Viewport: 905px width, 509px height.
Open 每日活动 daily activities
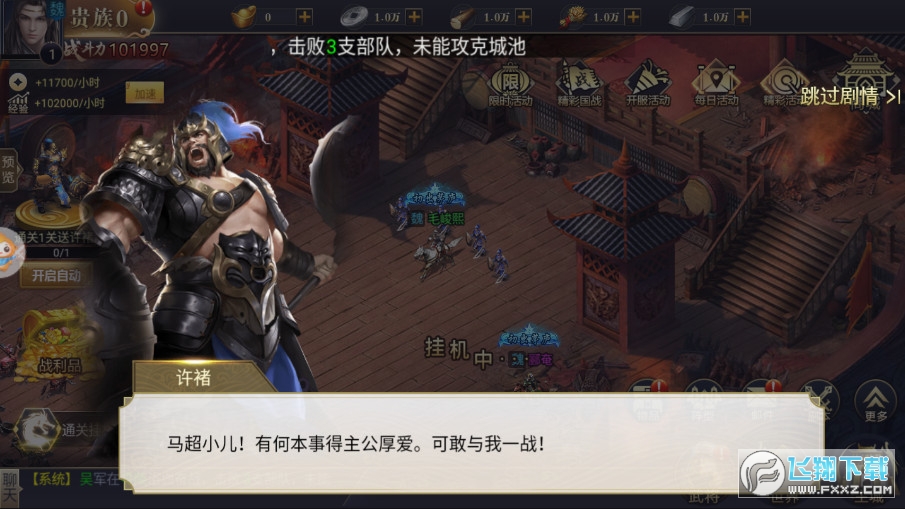(x=716, y=83)
